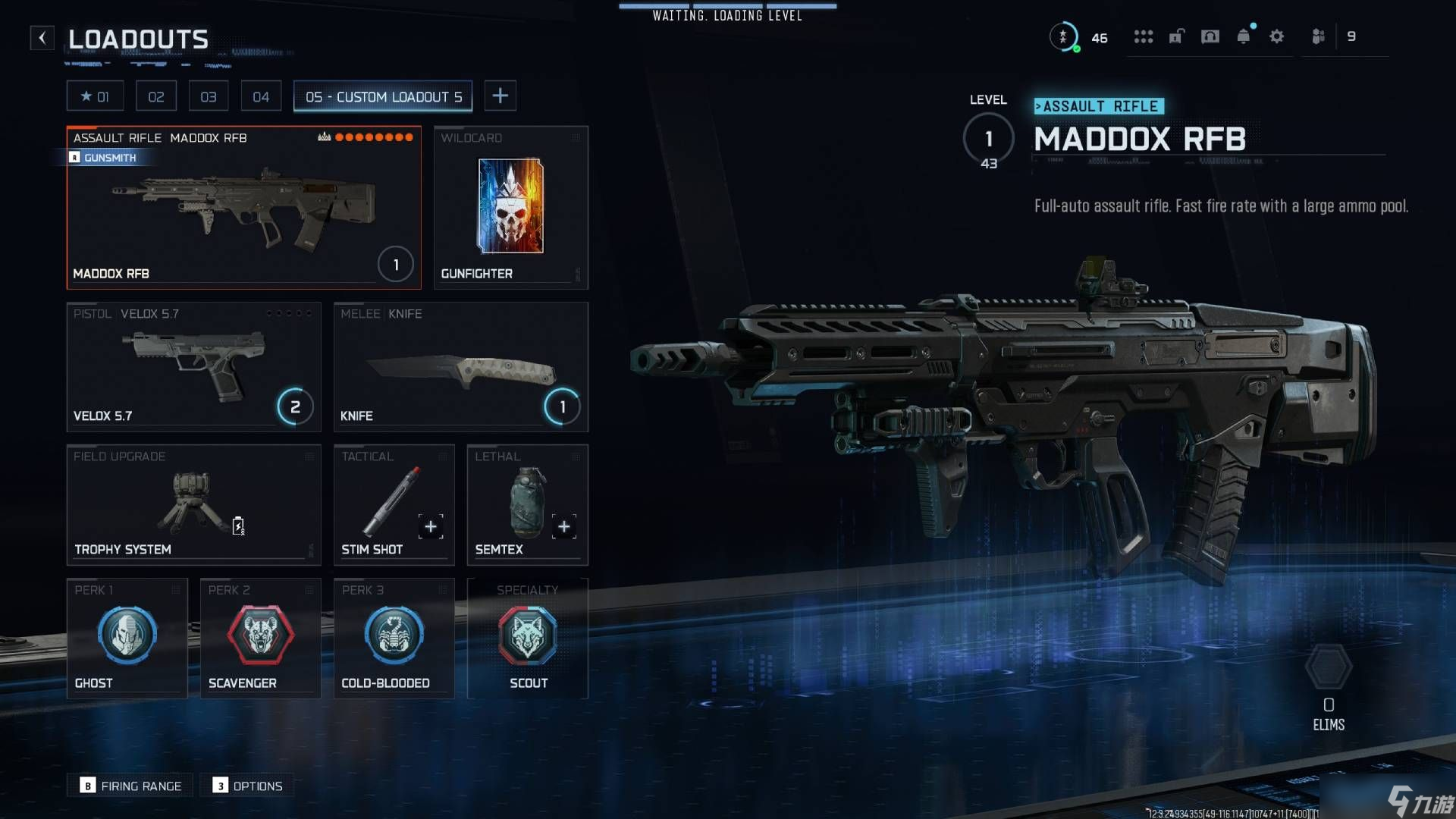The height and width of the screenshot is (819, 1456).
Task: Open the notifications bell icon
Action: 1243,36
